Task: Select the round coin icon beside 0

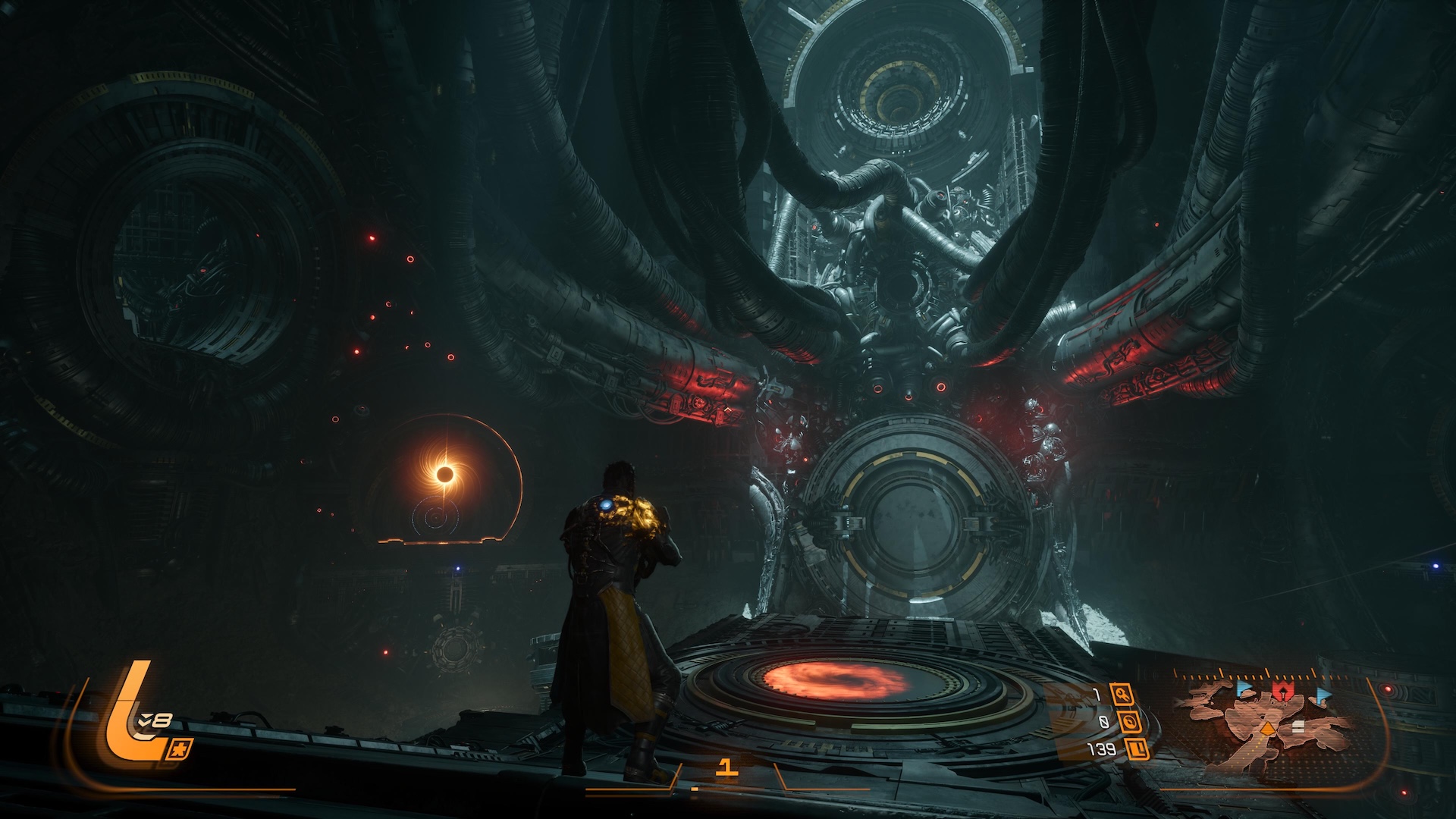Action: pyautogui.click(x=1130, y=722)
